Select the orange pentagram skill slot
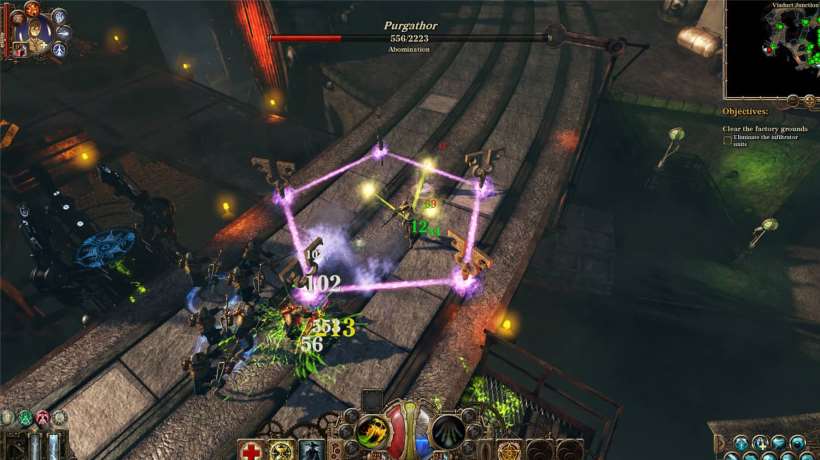 click(511, 451)
